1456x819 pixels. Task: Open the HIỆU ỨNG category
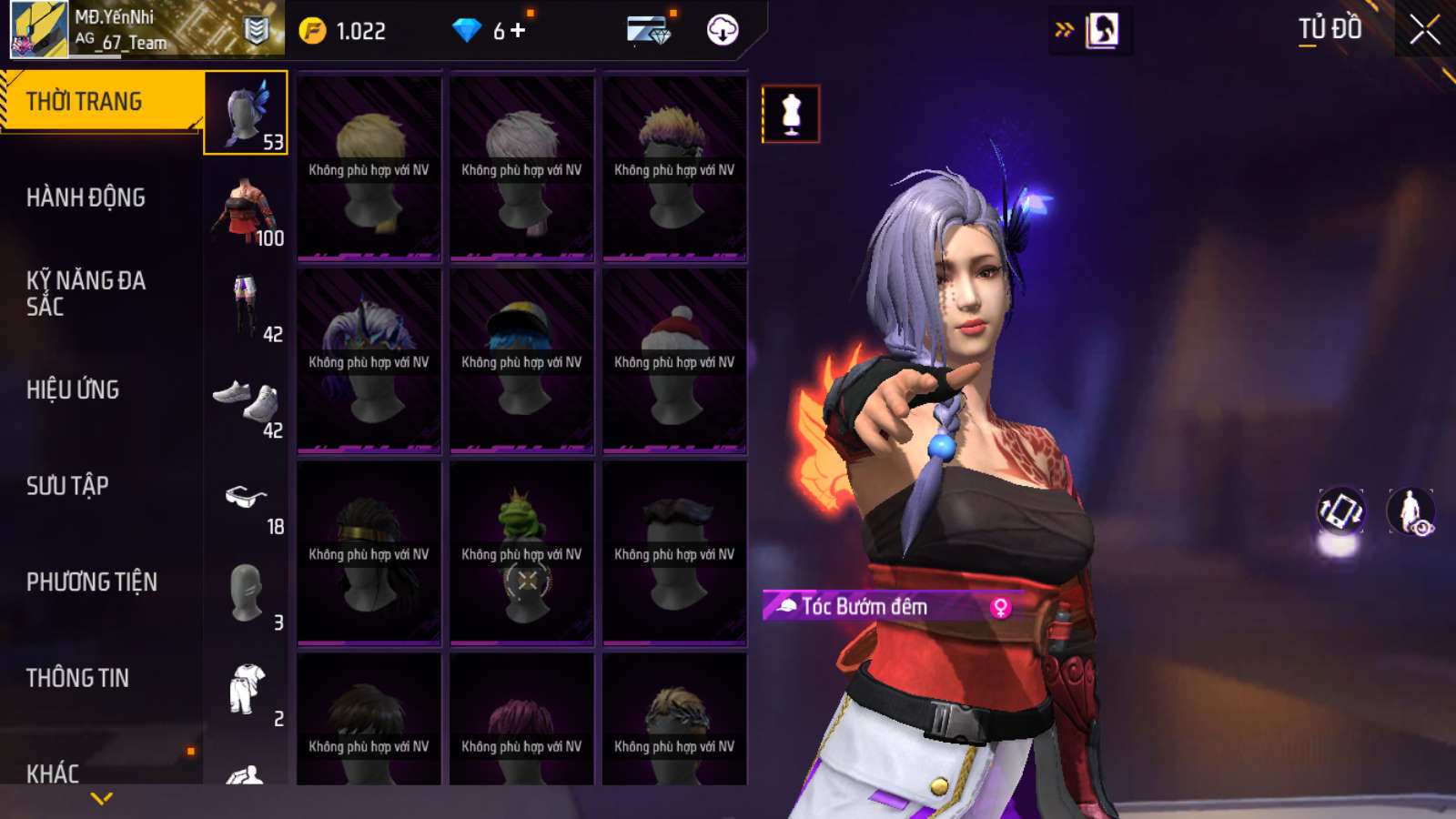pyautogui.click(x=73, y=389)
